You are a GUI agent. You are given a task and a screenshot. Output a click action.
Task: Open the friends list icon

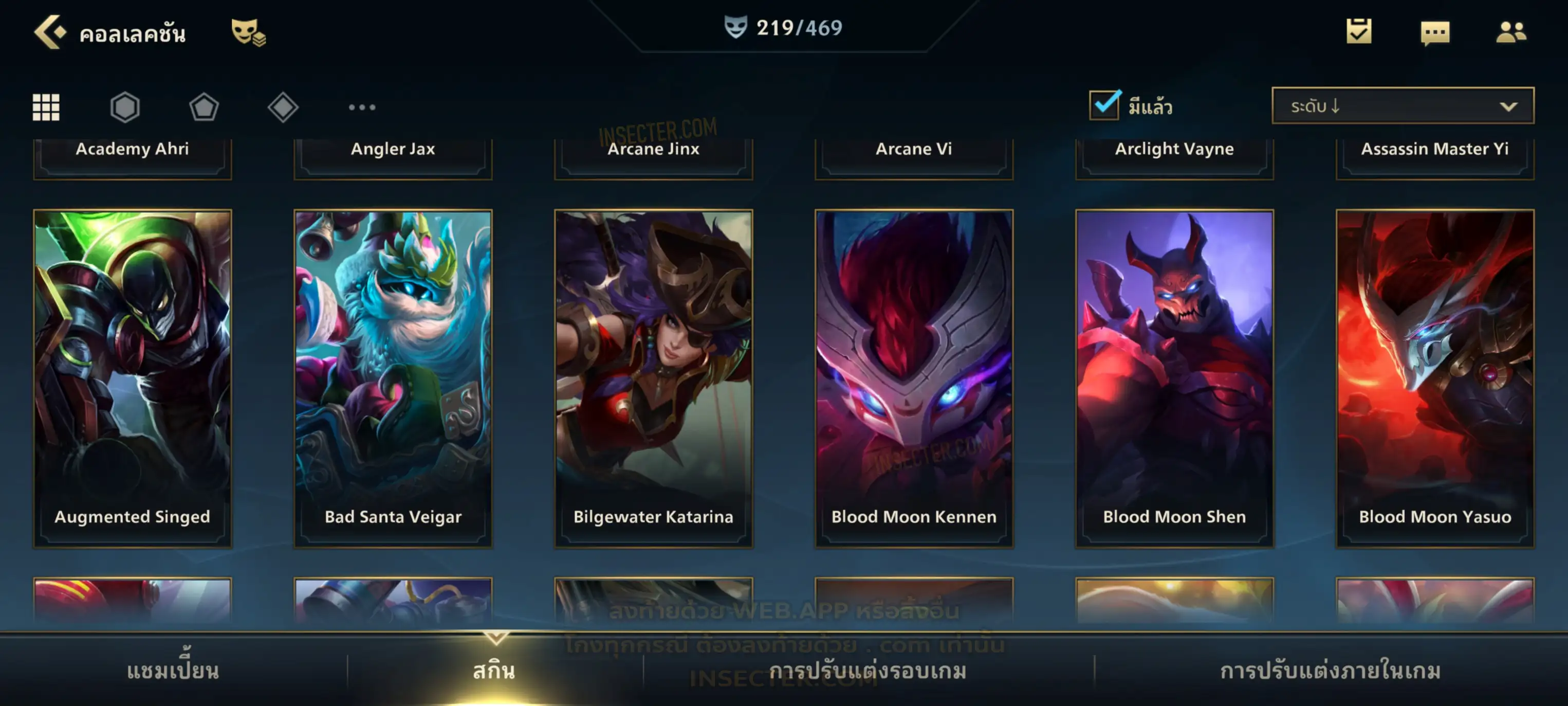pyautogui.click(x=1510, y=32)
